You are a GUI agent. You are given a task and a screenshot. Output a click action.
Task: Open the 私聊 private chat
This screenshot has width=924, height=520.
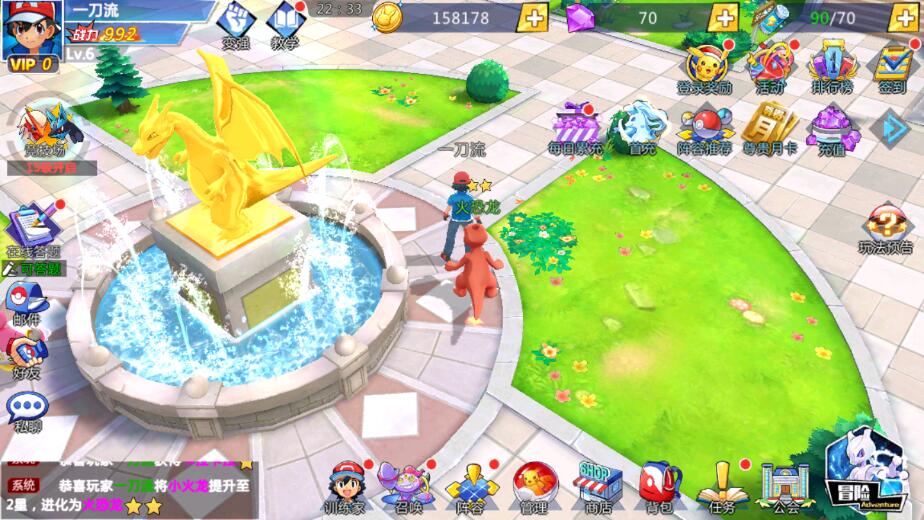26,410
